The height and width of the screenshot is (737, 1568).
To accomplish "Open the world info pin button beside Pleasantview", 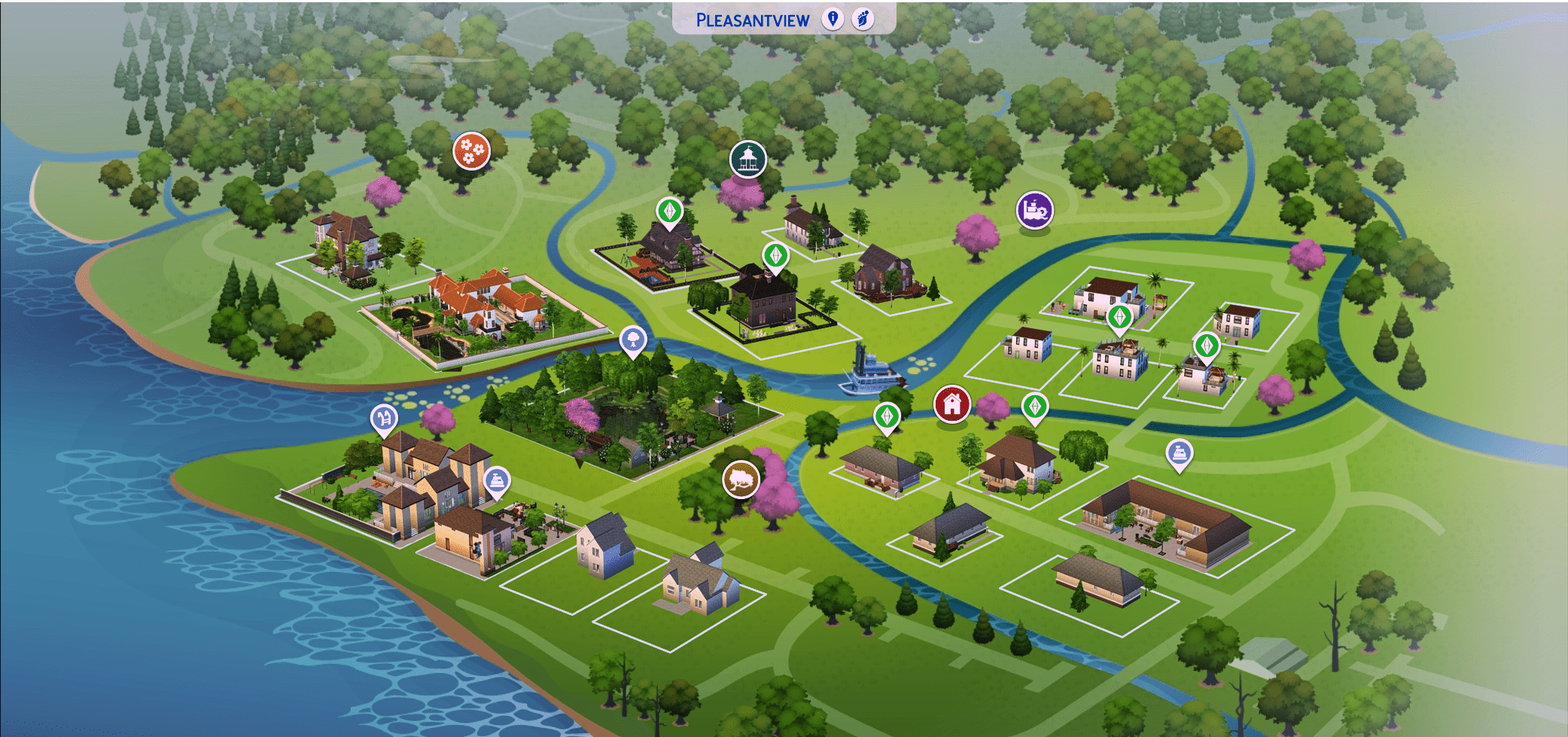I will (833, 19).
